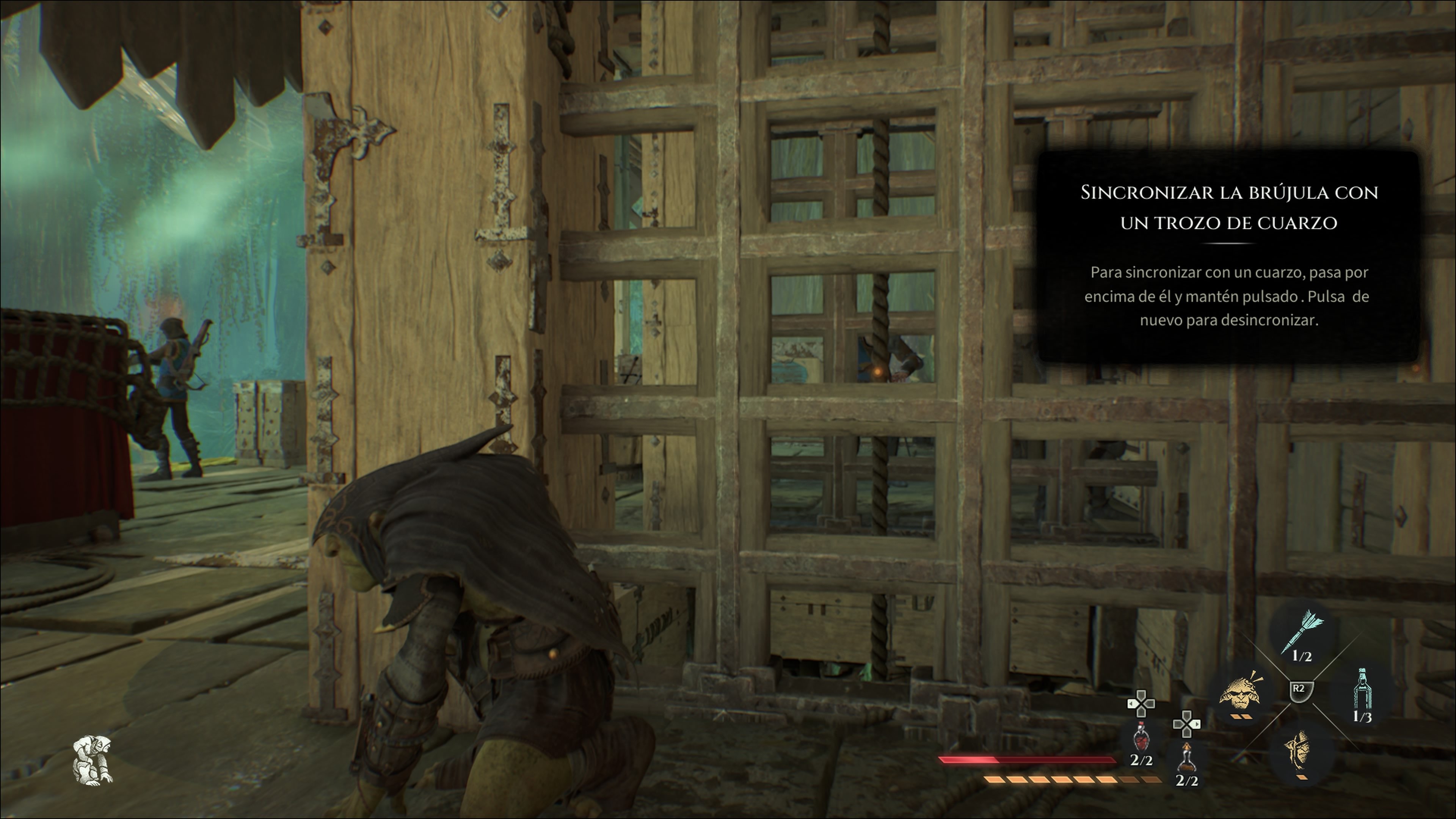Select the dart item in the wheel

1302,632
